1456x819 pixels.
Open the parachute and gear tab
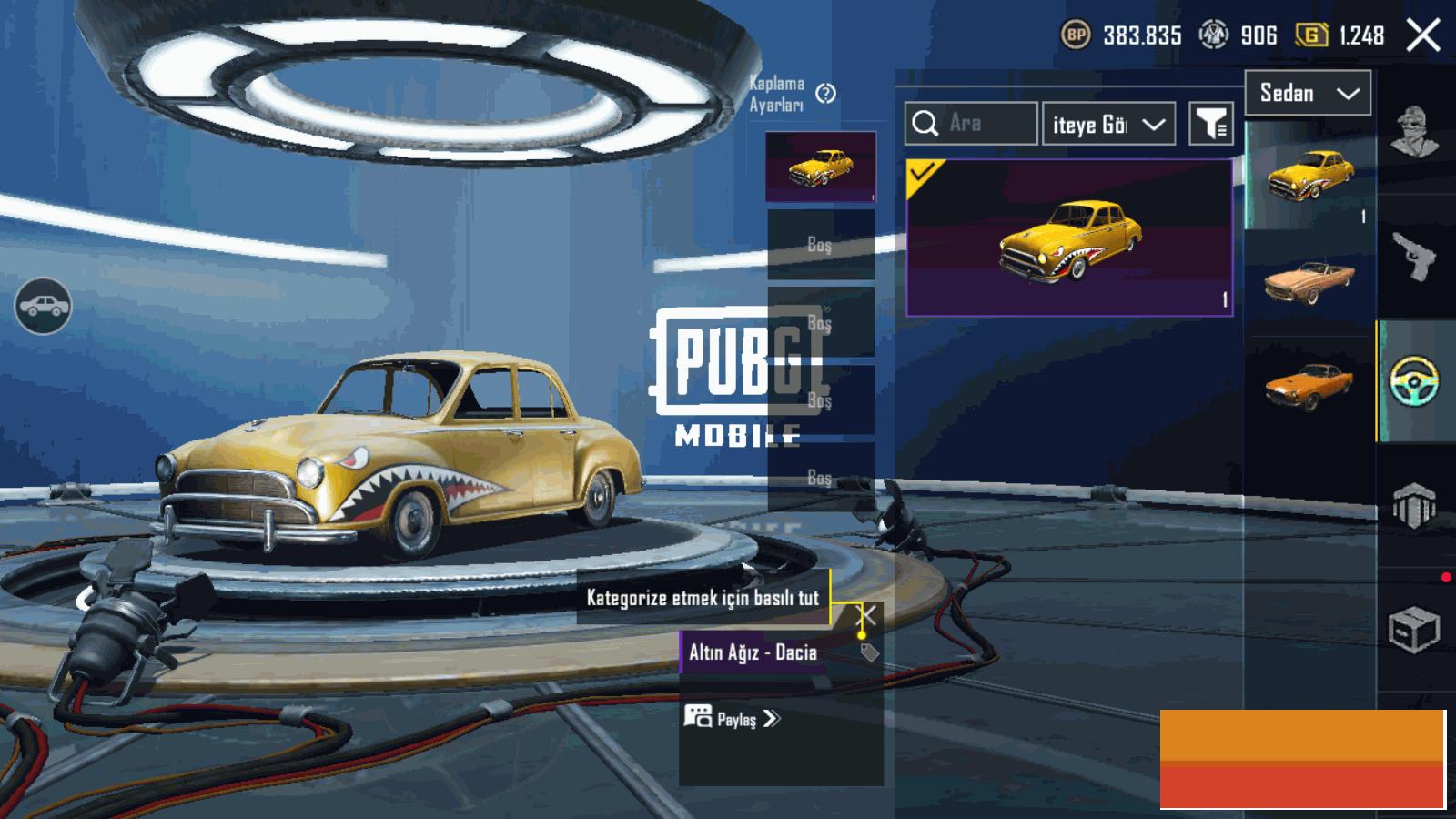pos(1415,505)
